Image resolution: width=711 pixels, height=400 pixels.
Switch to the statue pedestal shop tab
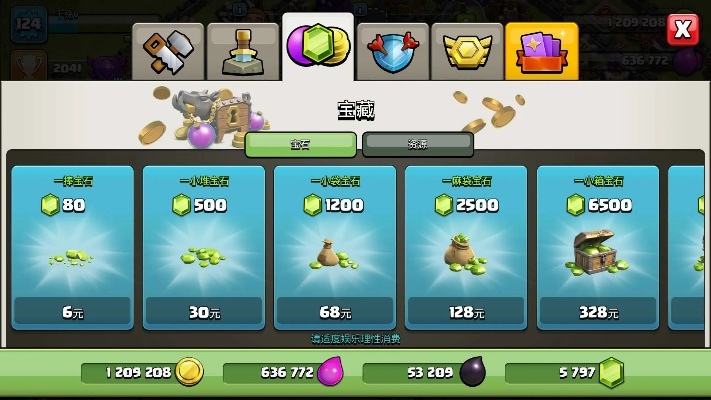click(243, 50)
